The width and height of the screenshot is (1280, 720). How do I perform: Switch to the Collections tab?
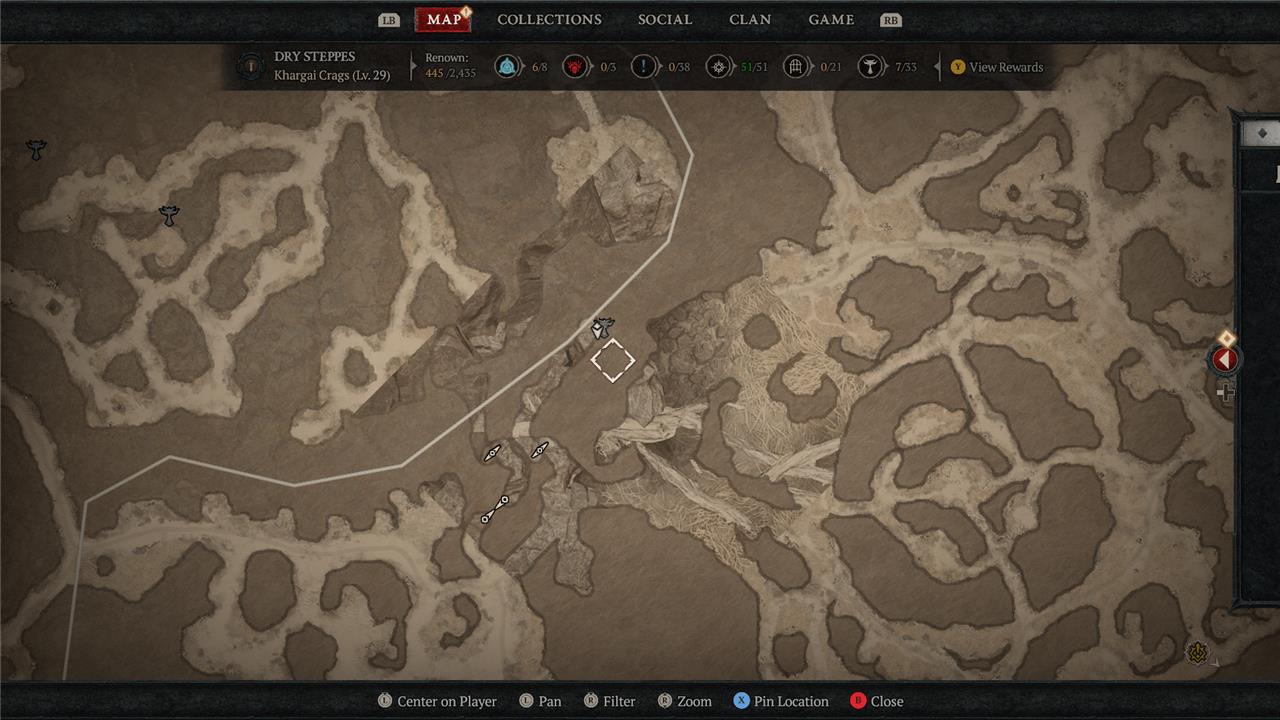coord(549,20)
